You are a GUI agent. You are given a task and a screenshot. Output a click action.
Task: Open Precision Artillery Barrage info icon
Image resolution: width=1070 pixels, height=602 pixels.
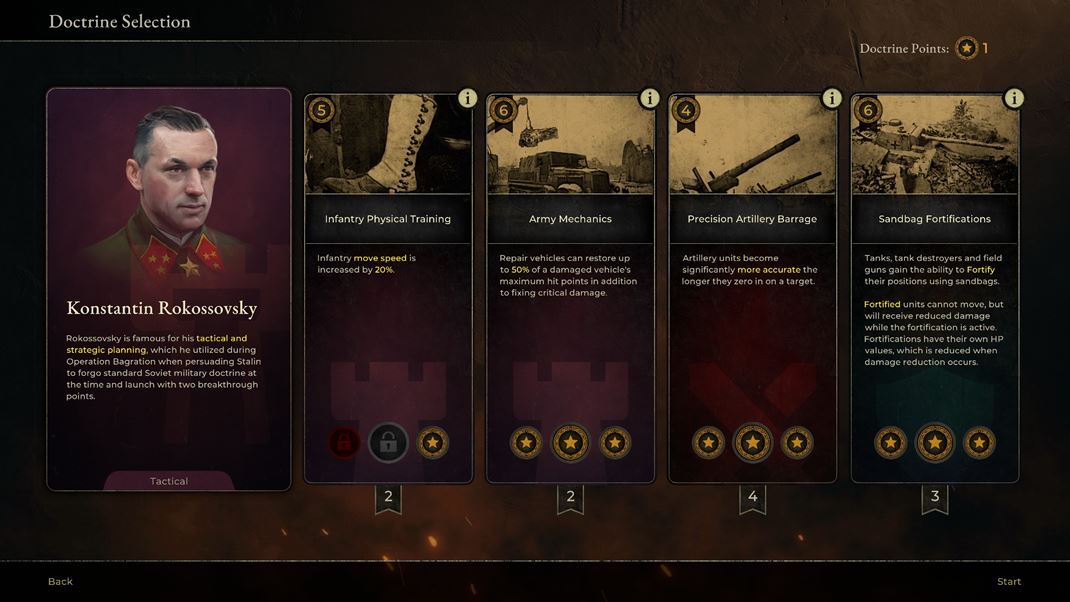point(831,98)
